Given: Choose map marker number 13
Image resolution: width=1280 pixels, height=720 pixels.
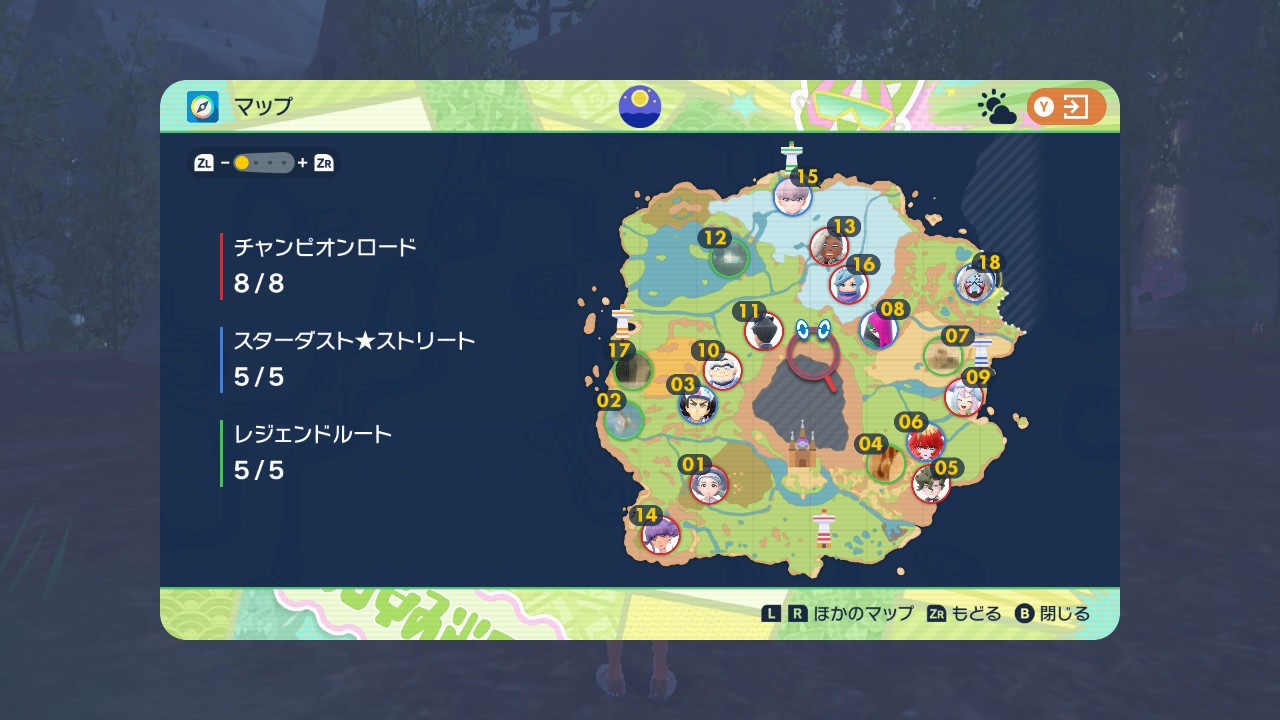Looking at the screenshot, I should click(x=829, y=246).
